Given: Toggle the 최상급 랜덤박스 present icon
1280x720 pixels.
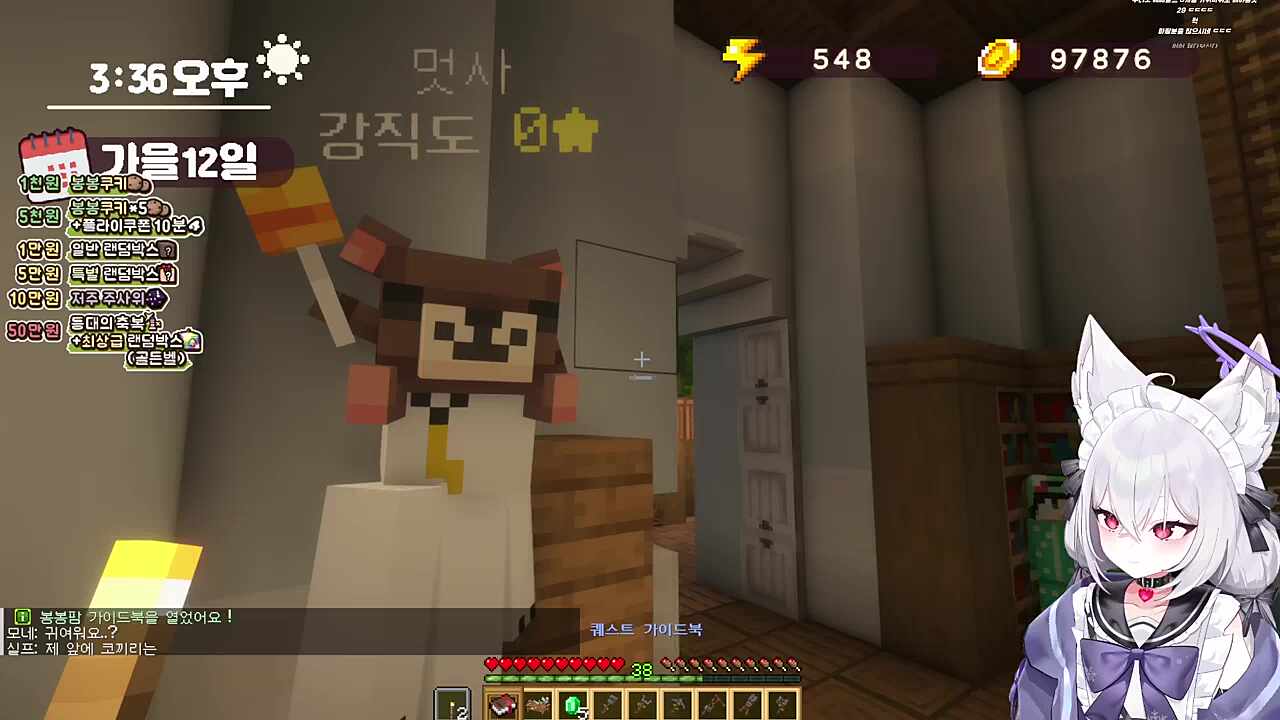Looking at the screenshot, I should click(191, 340).
